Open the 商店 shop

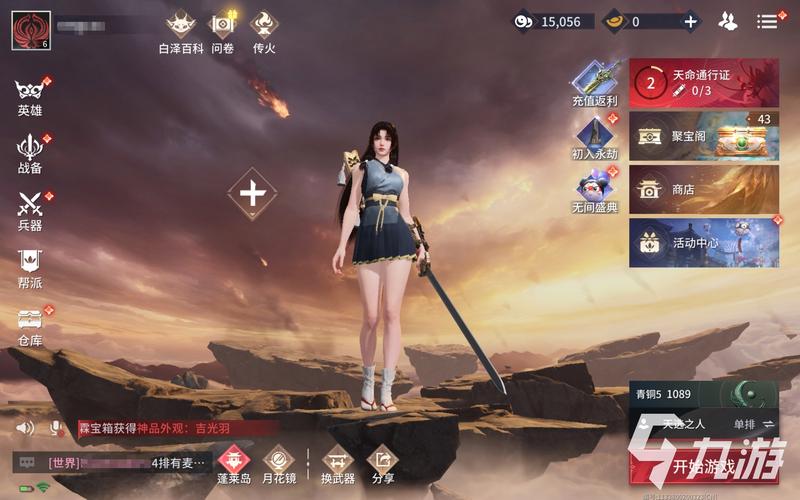[703, 189]
